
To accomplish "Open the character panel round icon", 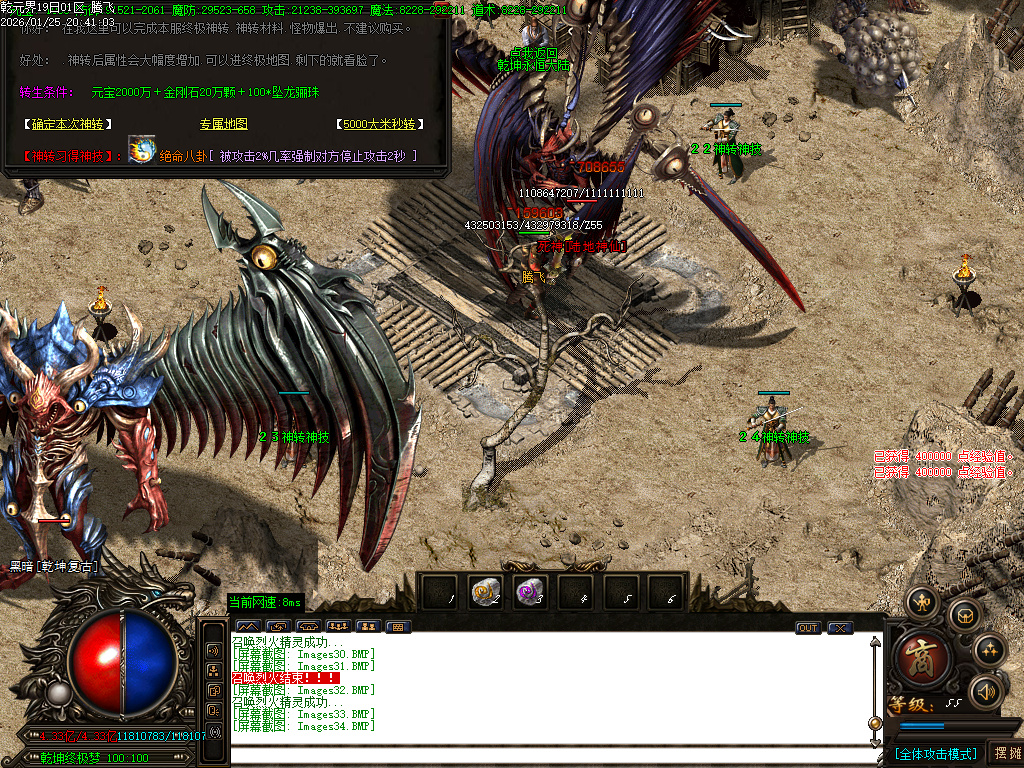I will click(x=921, y=601).
